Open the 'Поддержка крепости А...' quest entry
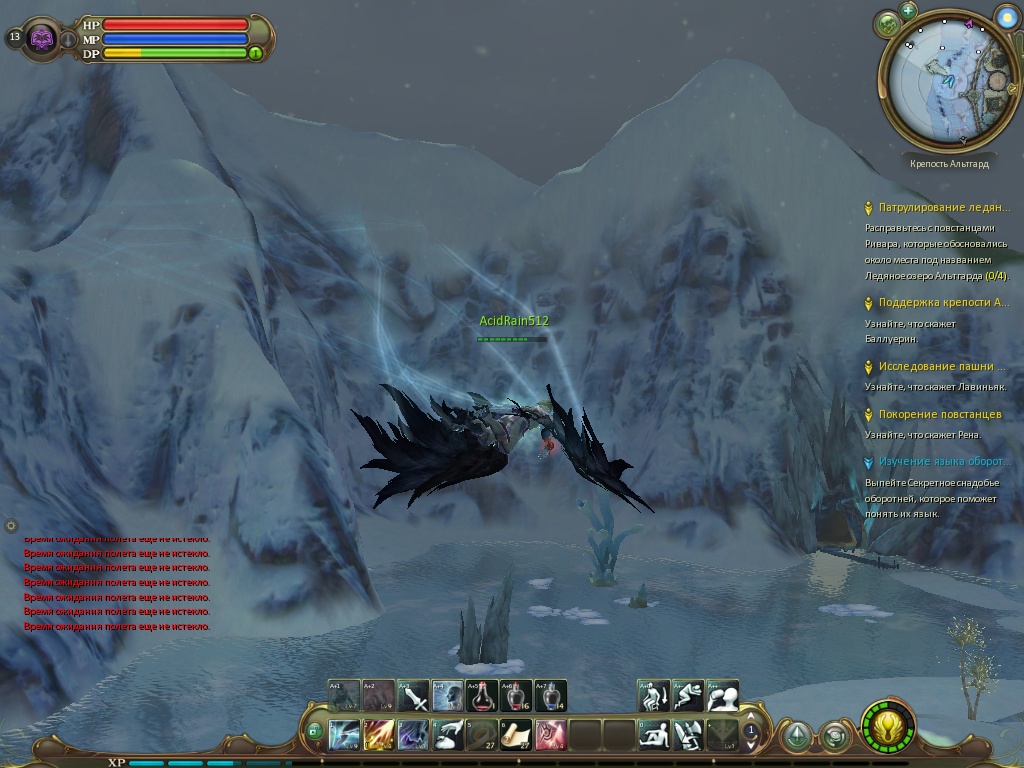 (x=943, y=303)
